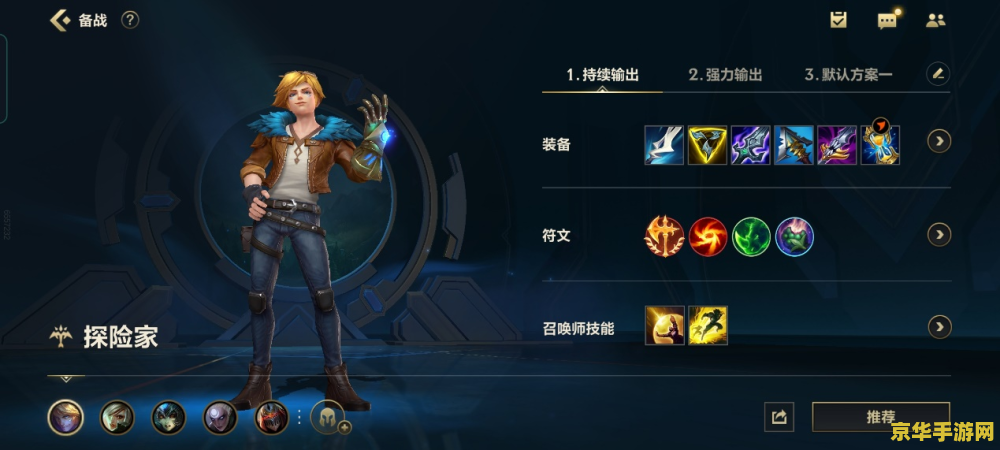This screenshot has width=1000, height=450.
Task: Expand the 装备 equipment row arrow
Action: point(939,141)
